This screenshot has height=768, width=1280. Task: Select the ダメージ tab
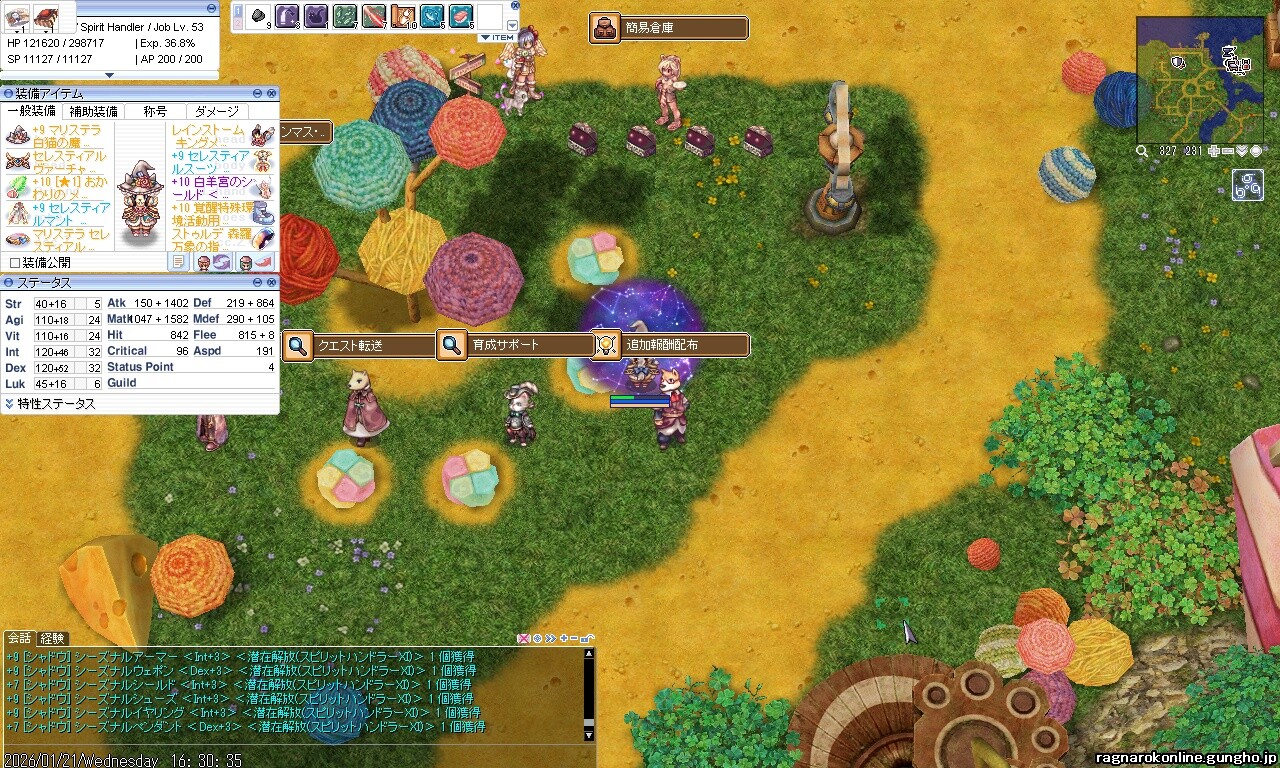217,111
